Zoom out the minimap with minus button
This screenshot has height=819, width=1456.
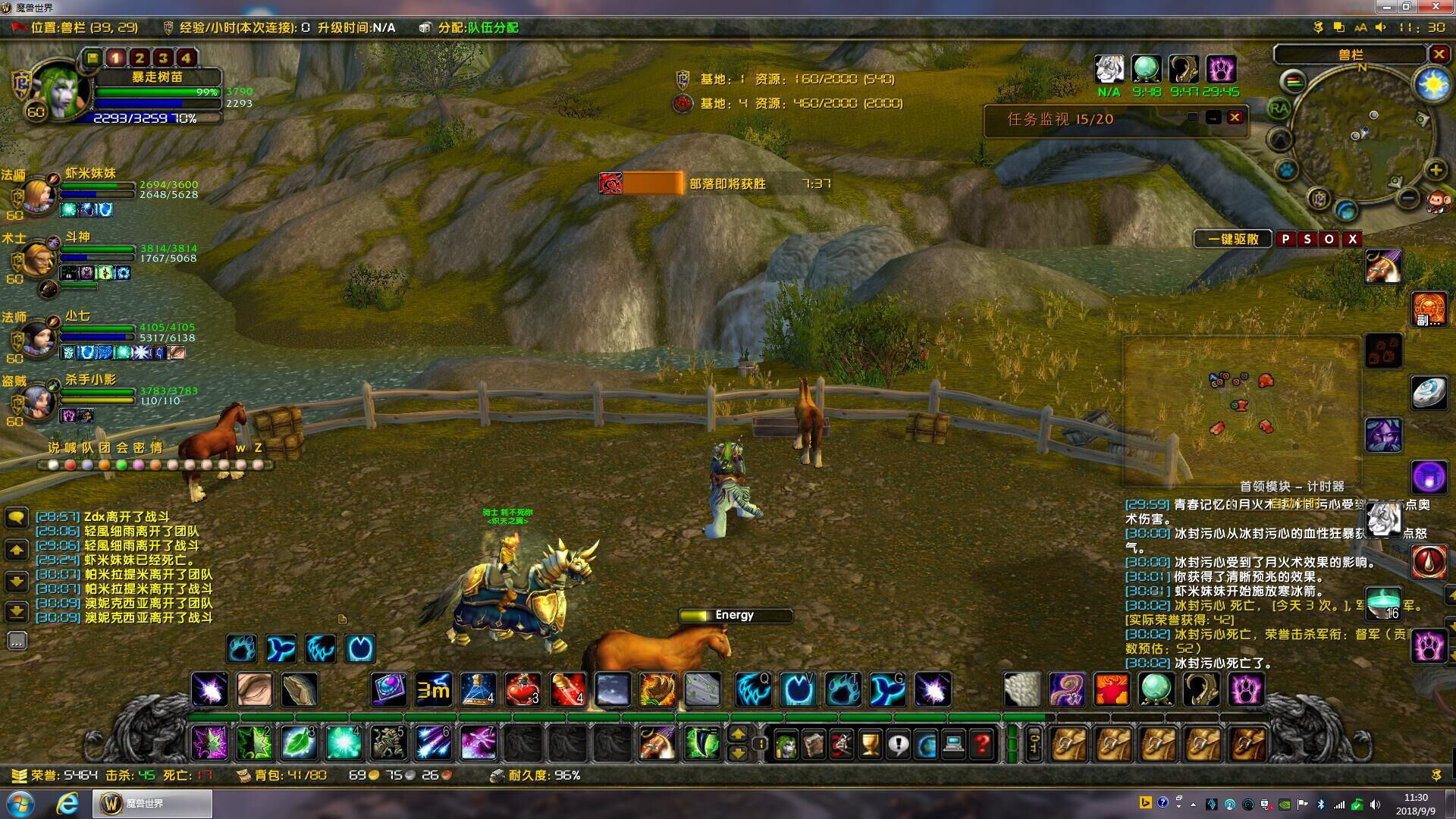click(1408, 198)
